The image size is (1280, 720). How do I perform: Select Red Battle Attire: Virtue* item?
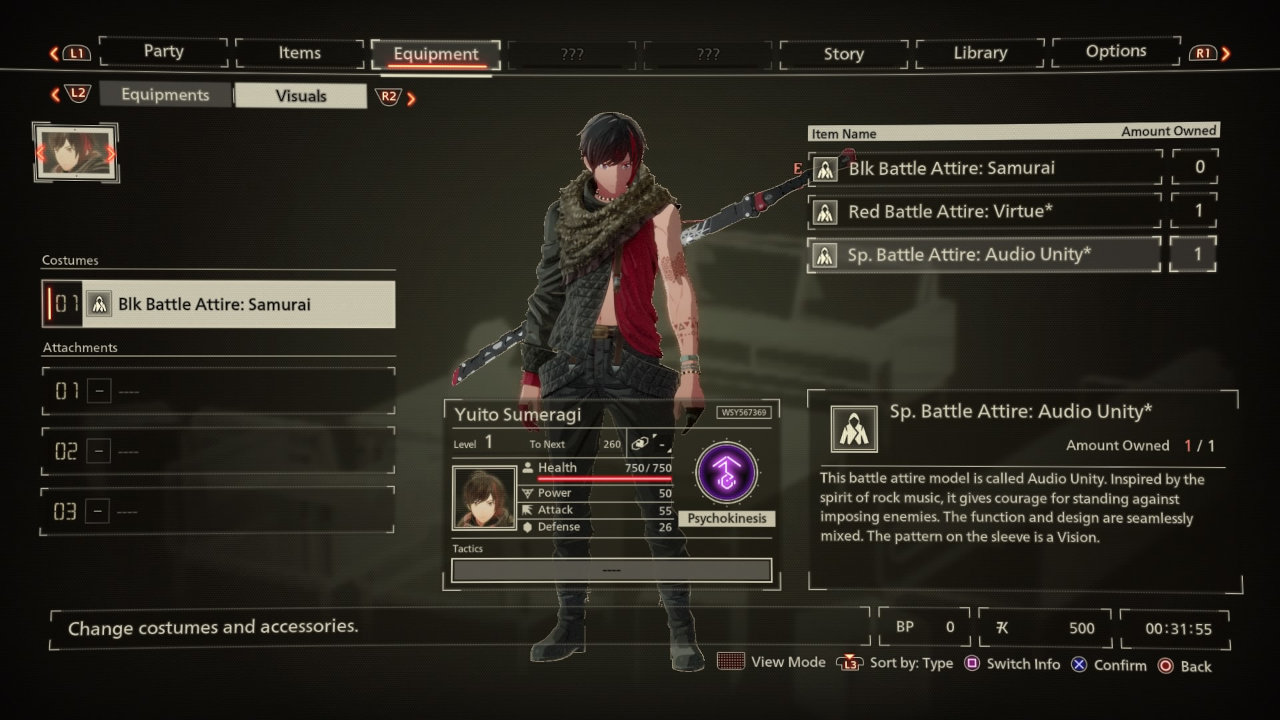(985, 211)
